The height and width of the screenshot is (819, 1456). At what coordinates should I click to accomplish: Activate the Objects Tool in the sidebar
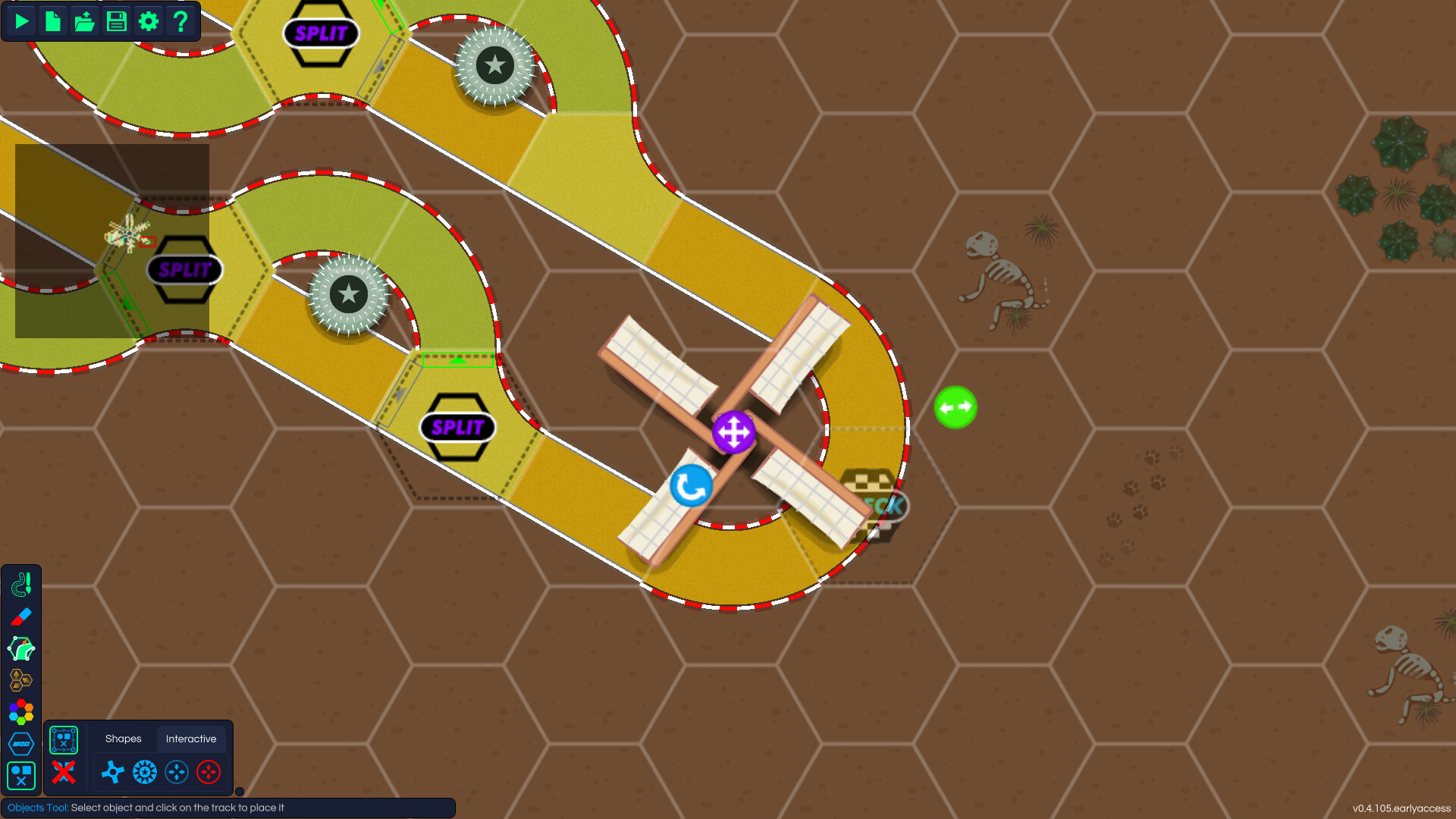tap(20, 775)
